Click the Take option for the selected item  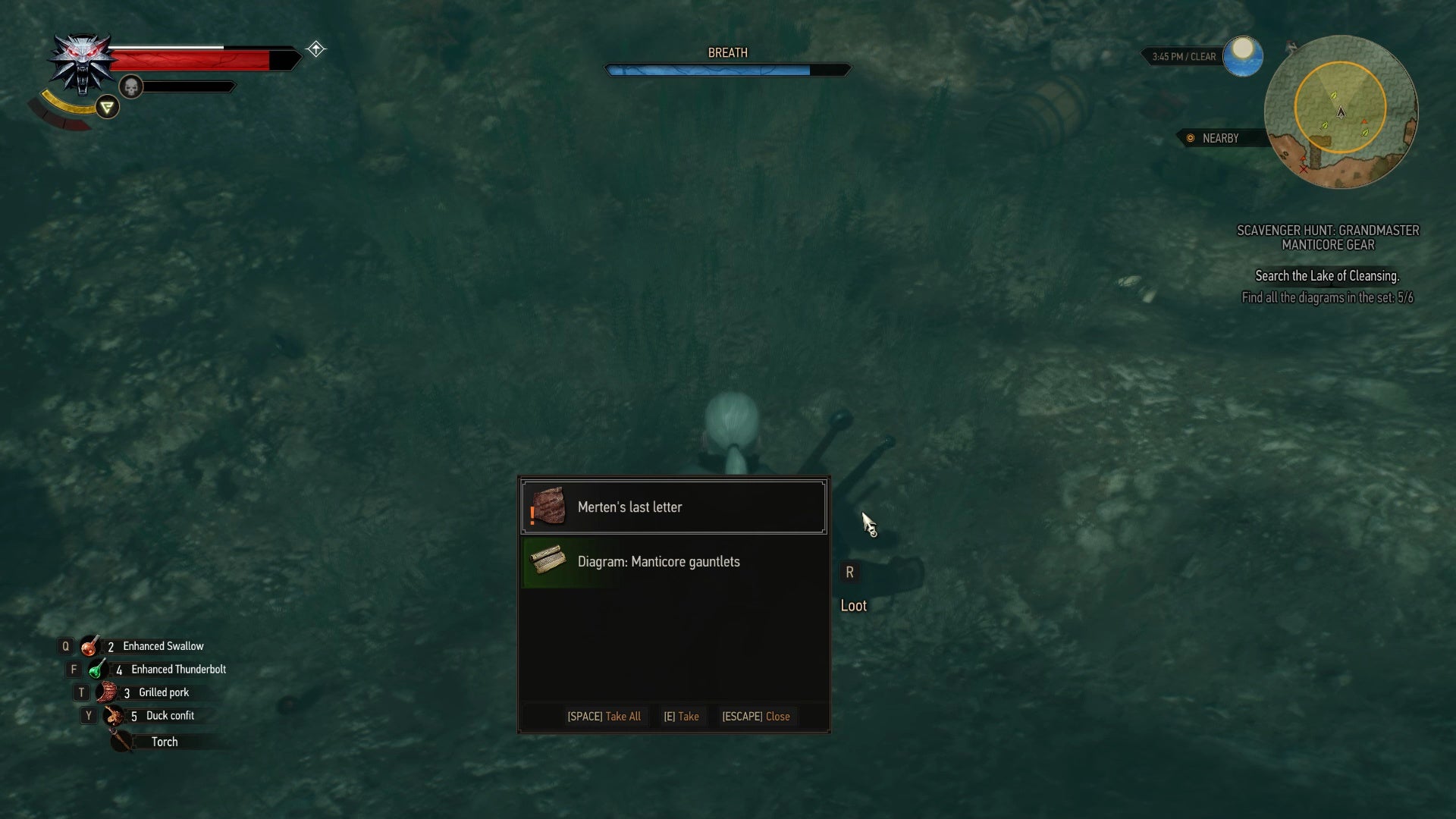pos(682,716)
